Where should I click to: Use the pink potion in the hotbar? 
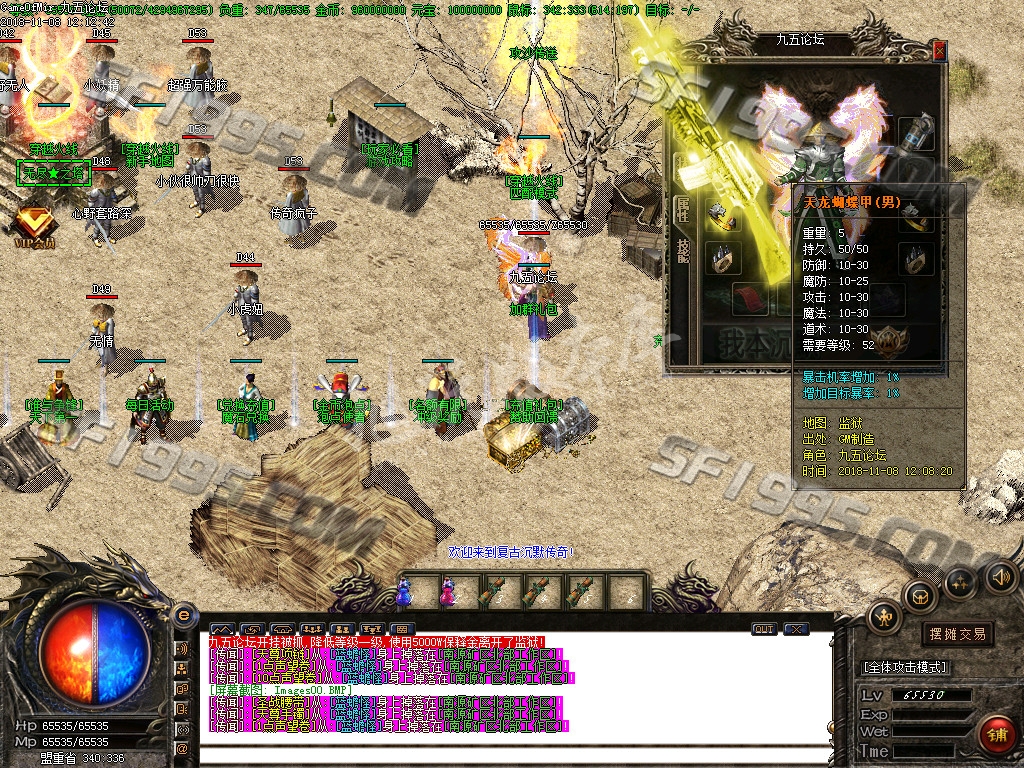[x=446, y=593]
